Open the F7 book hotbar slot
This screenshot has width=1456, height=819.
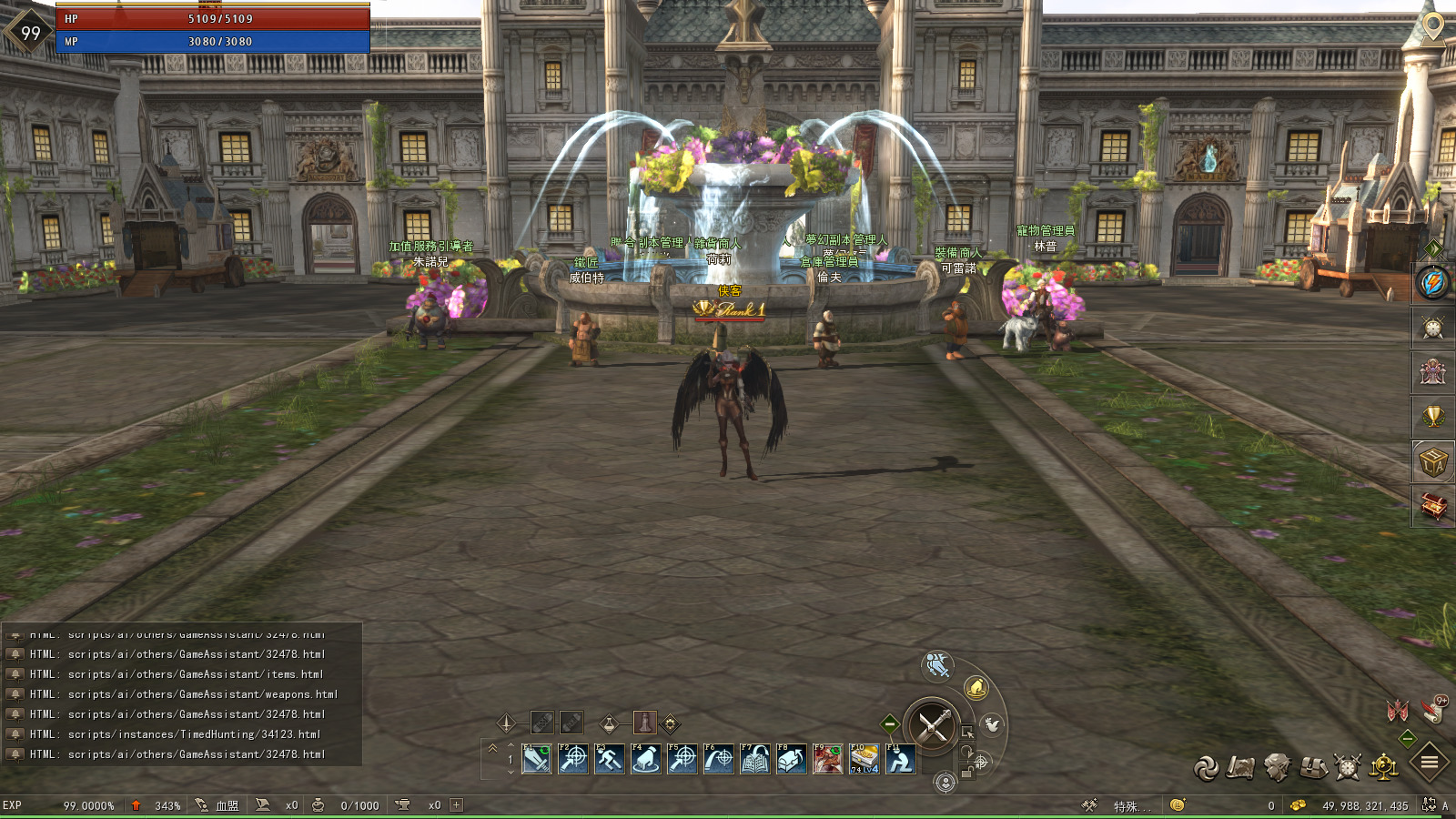point(754,759)
